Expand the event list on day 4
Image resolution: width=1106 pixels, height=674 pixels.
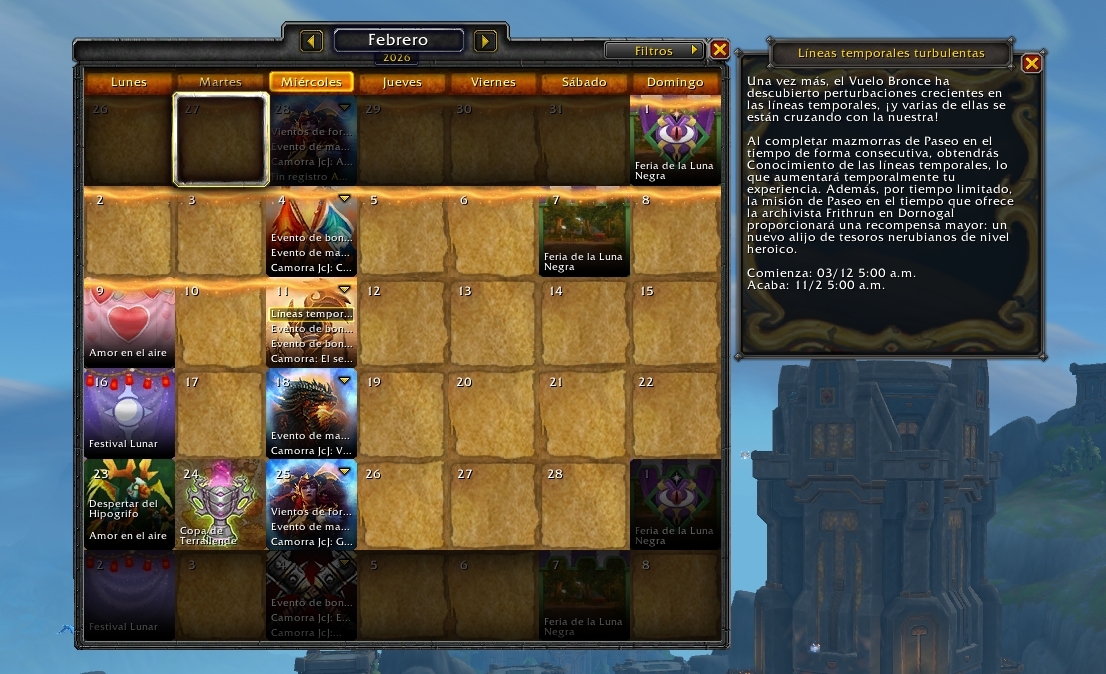click(x=345, y=199)
